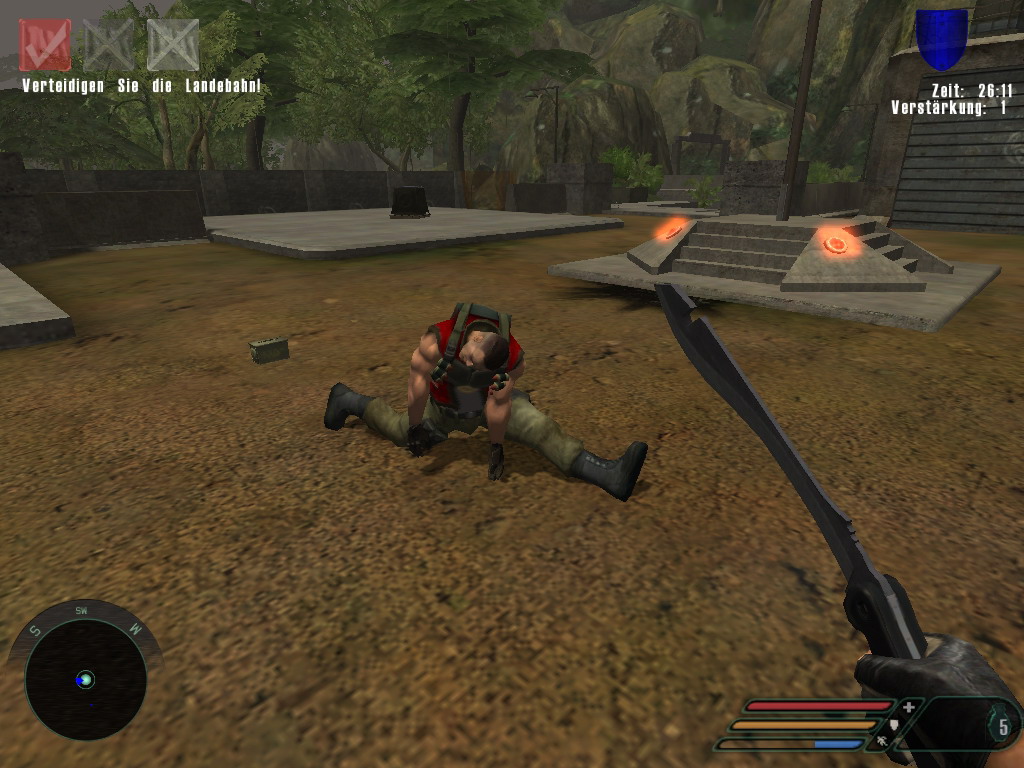The width and height of the screenshot is (1024, 768).
Task: Select the red captured flag icon
Action: pyautogui.click(x=45, y=45)
